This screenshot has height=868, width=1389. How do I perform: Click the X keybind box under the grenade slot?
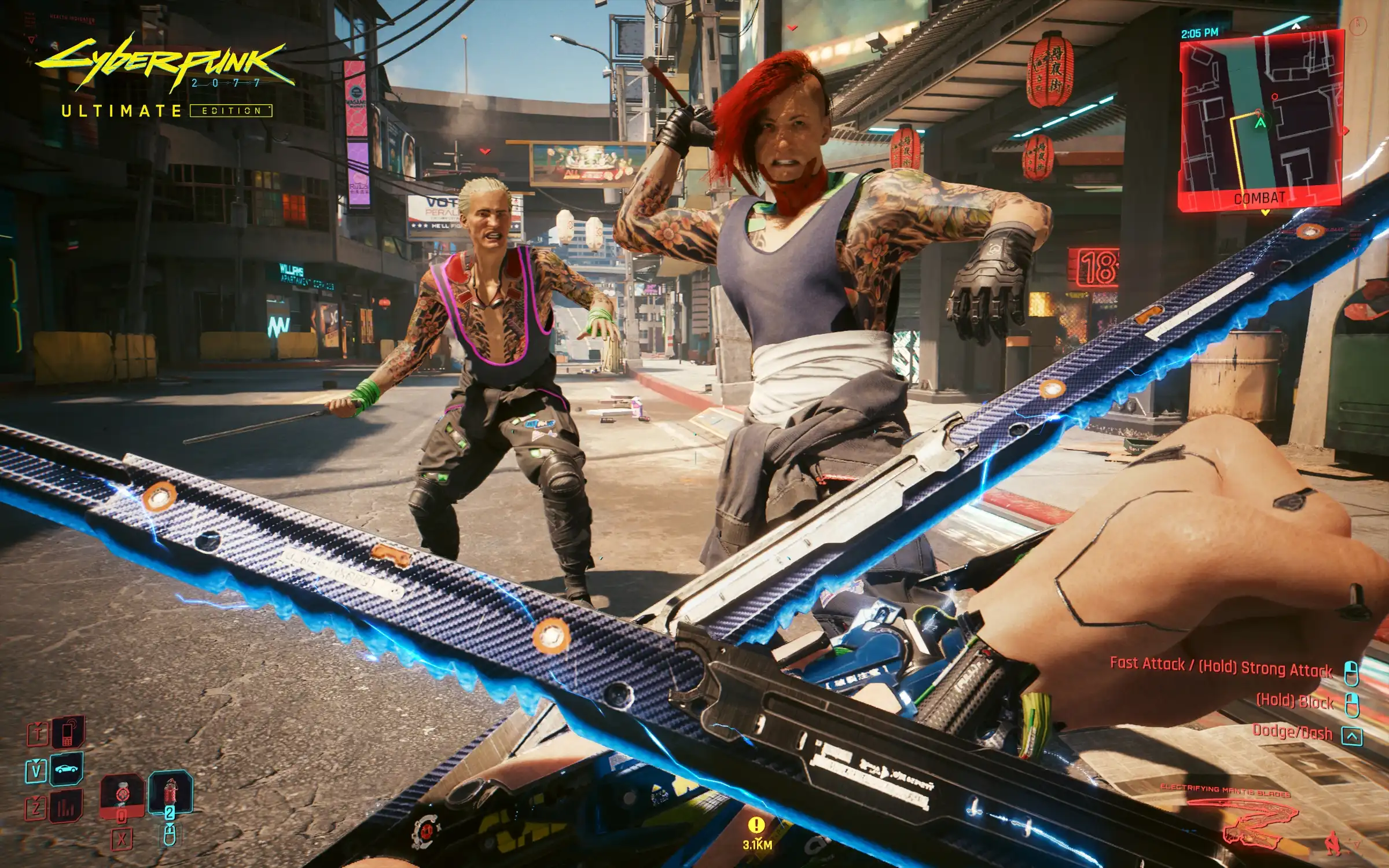click(x=120, y=837)
